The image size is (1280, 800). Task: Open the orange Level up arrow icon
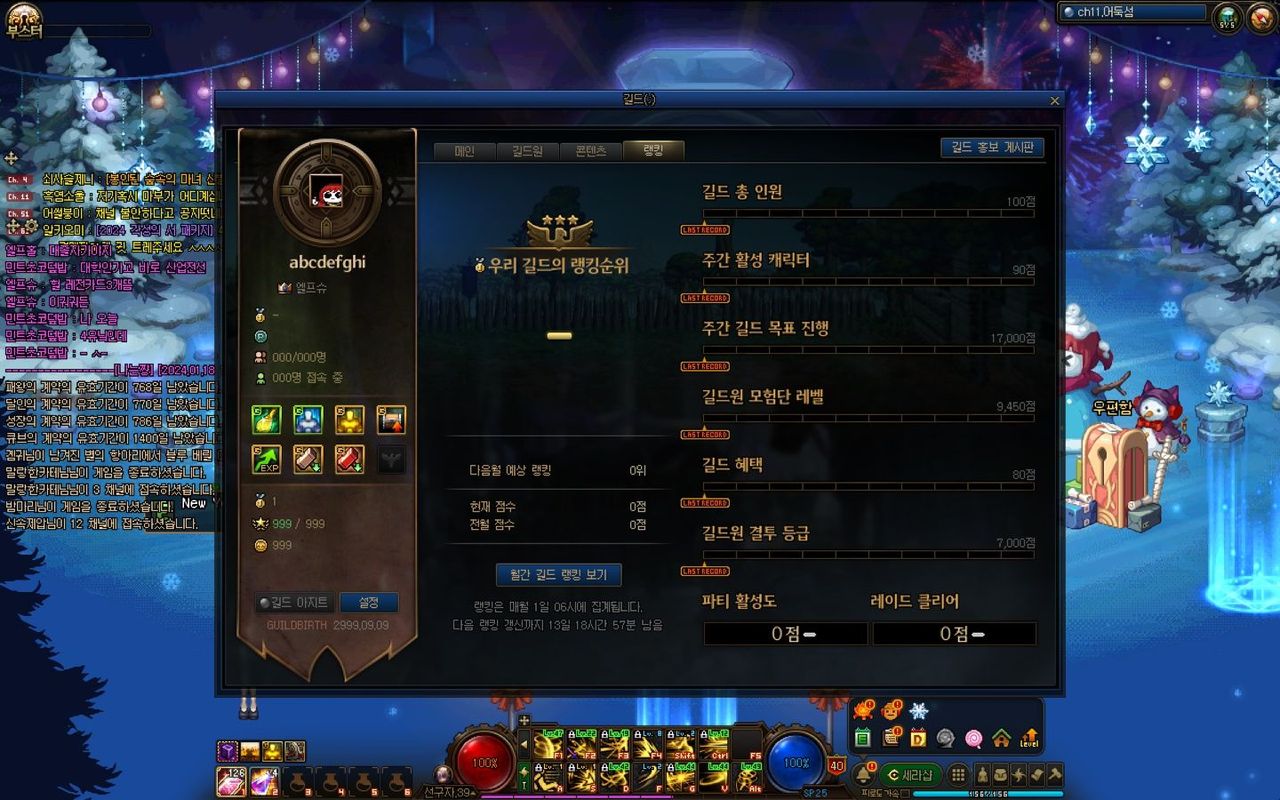click(x=1029, y=739)
